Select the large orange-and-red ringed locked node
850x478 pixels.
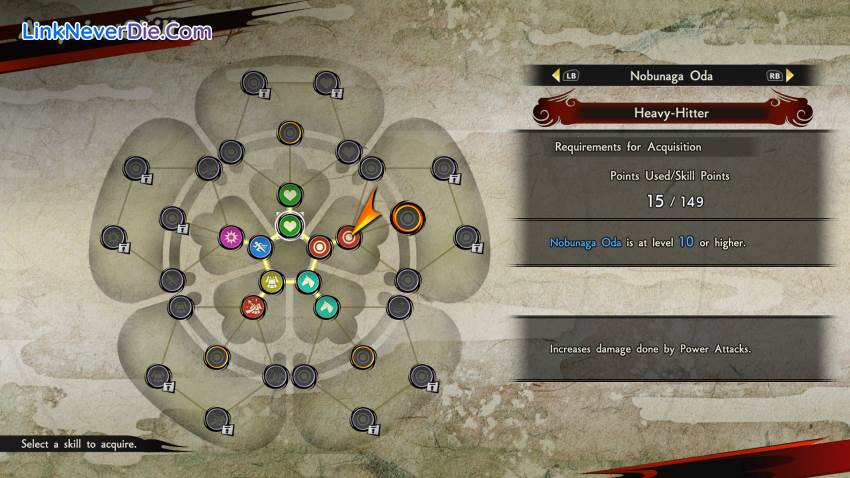[406, 215]
